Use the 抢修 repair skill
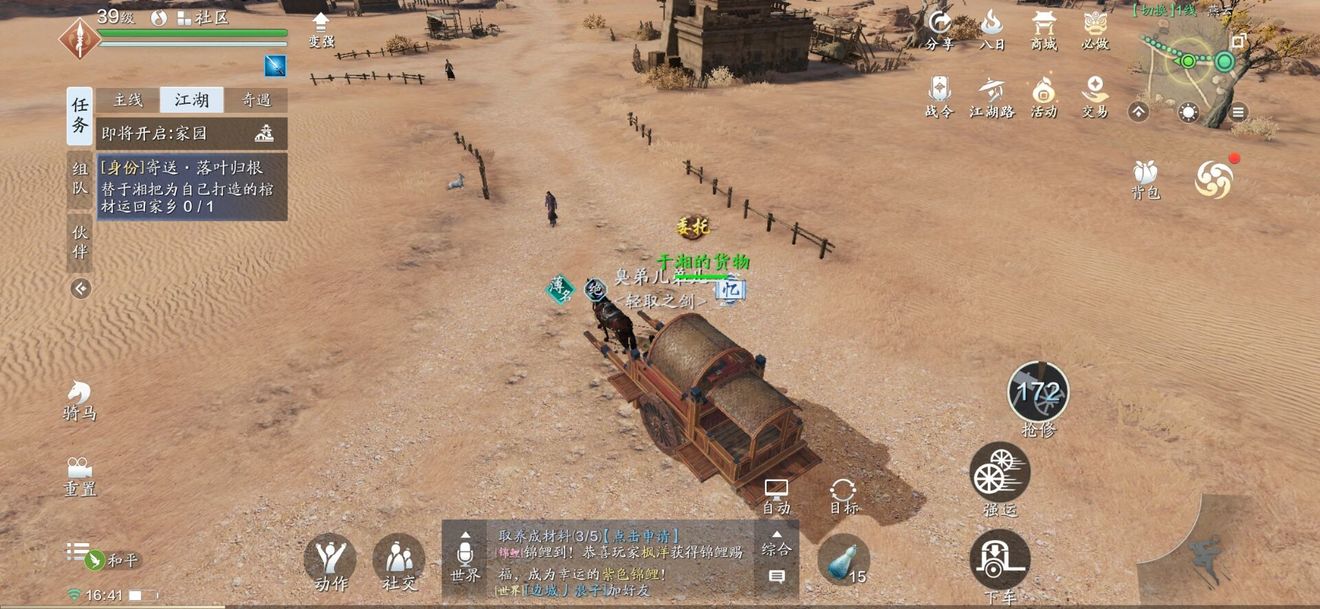 [x=1038, y=393]
